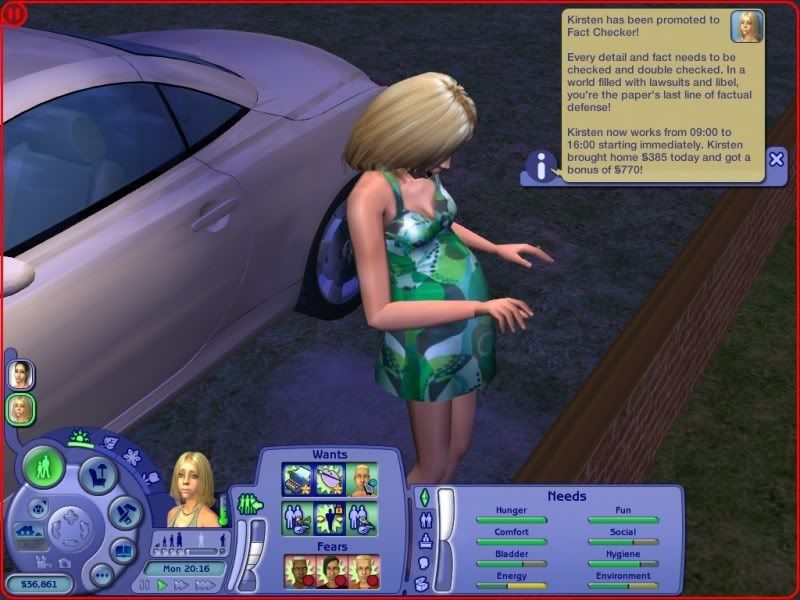
Task: Select the blonde Sim household portrait
Action: (x=20, y=408)
